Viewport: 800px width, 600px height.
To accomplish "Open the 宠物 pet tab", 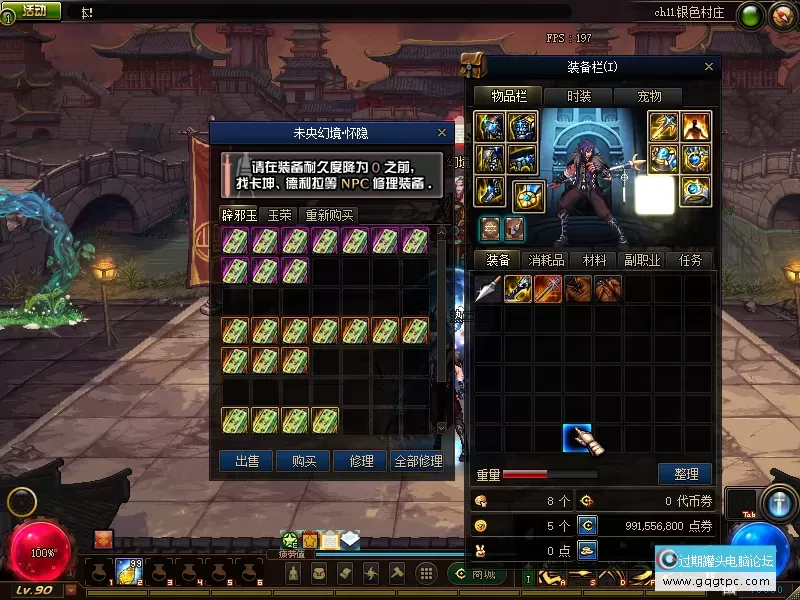I will [x=650, y=96].
